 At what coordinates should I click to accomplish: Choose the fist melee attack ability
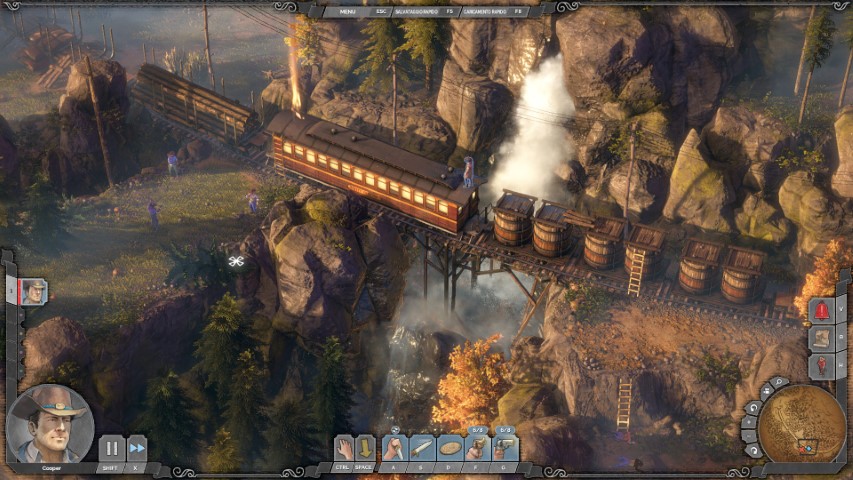coord(395,448)
